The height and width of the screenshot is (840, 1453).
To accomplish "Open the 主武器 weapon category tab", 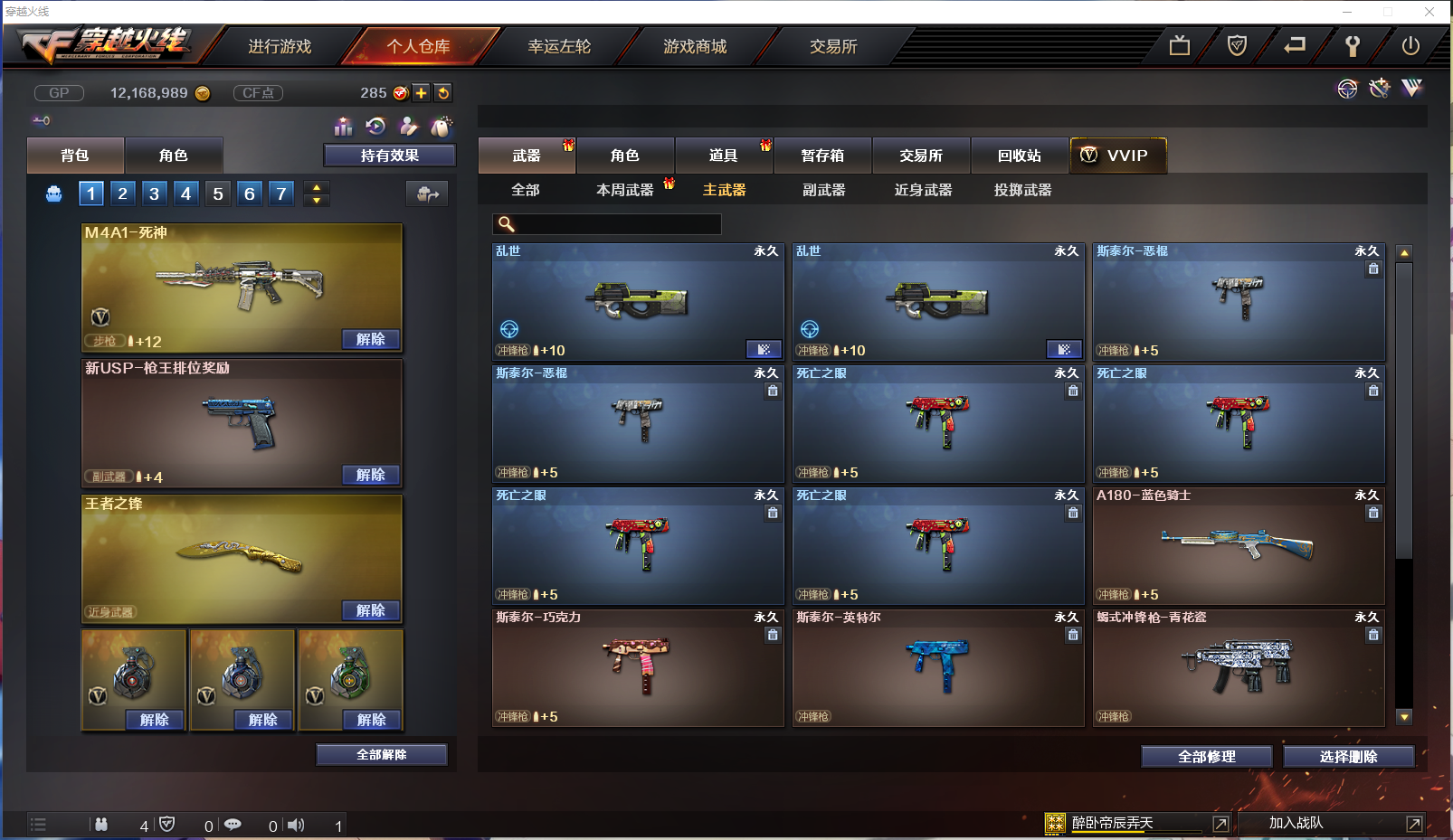I will pyautogui.click(x=722, y=190).
